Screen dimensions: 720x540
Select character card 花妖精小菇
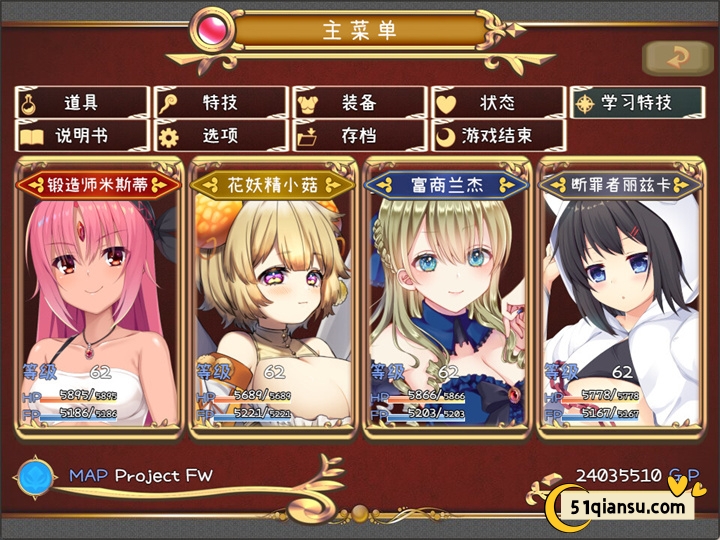tap(272, 300)
